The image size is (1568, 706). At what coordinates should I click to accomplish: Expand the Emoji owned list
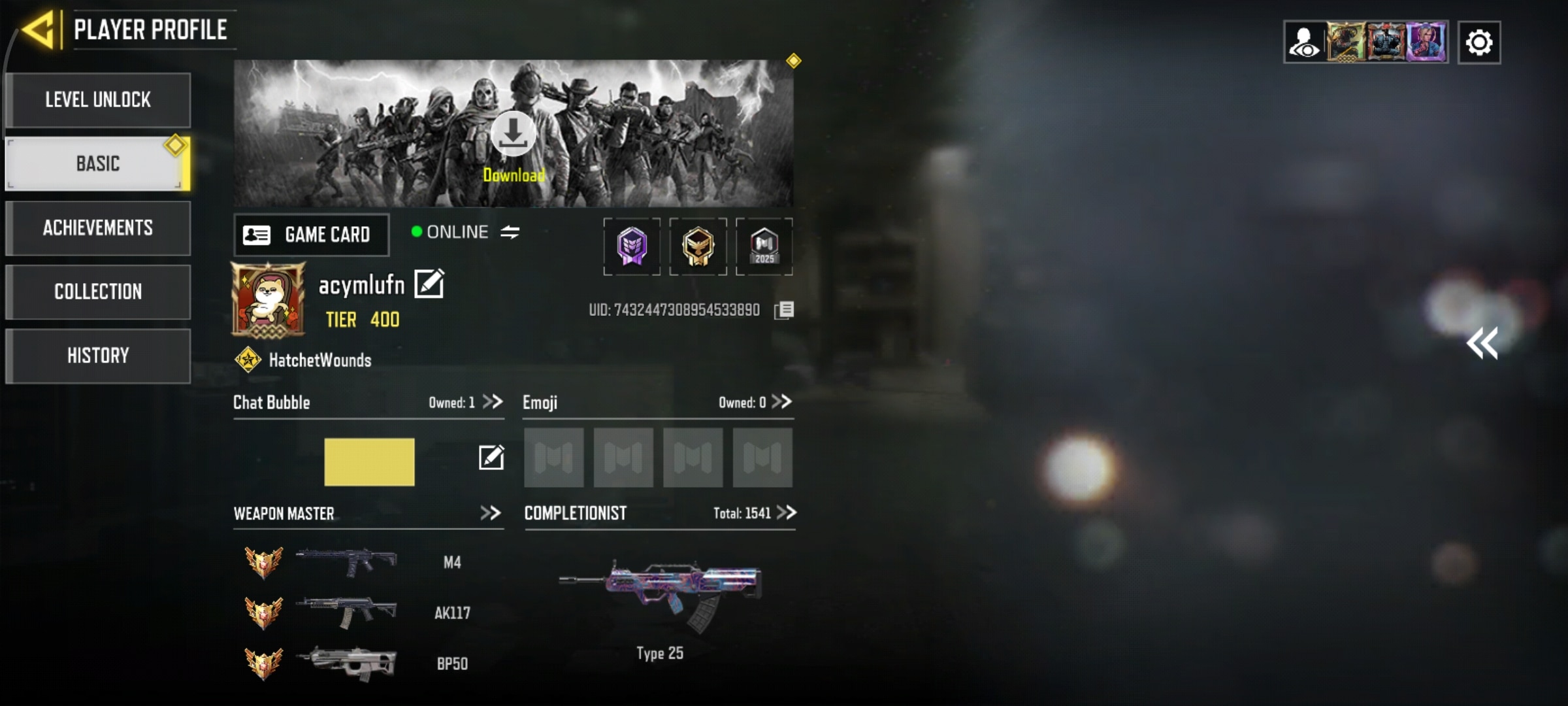[x=781, y=401]
